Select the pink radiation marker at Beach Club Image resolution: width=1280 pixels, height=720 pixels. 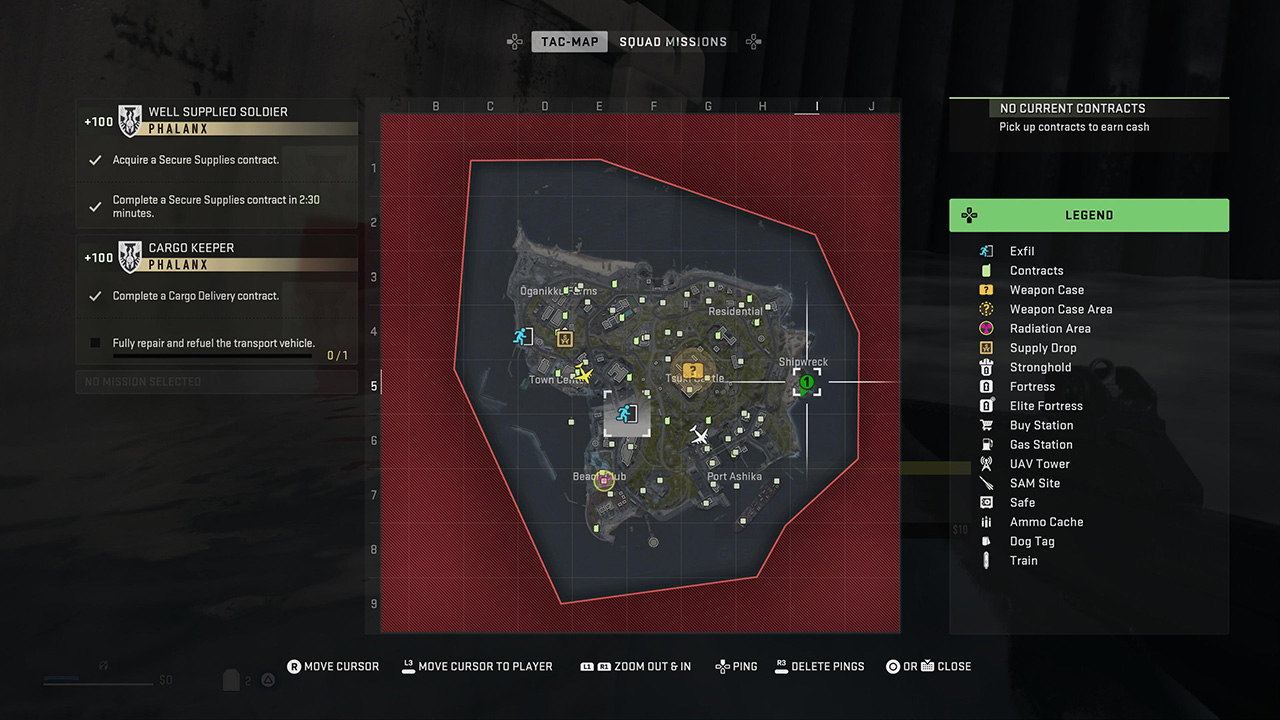coord(603,481)
